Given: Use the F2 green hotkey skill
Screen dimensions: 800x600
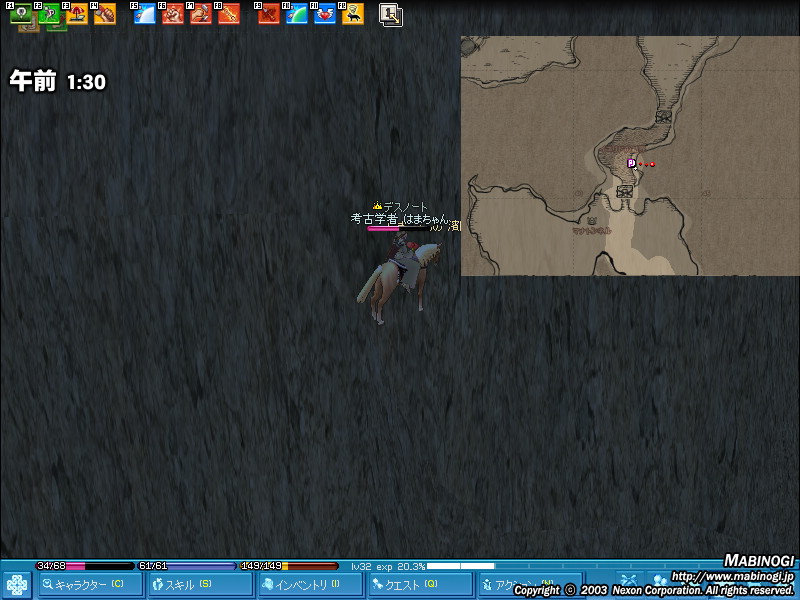Looking at the screenshot, I should pyautogui.click(x=49, y=14).
